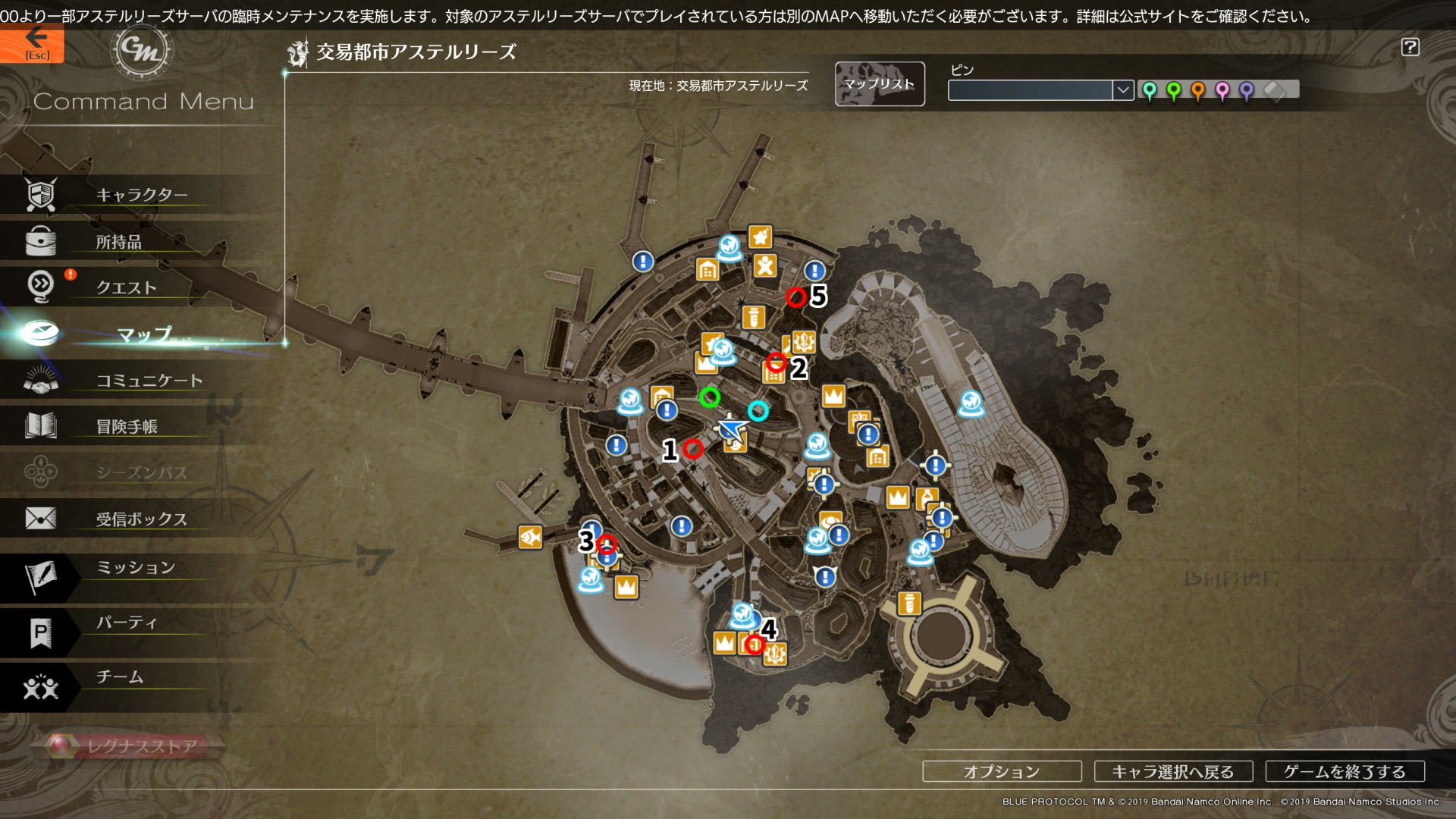
Task: Open the 受信ボックス inbox
Action: click(x=141, y=519)
